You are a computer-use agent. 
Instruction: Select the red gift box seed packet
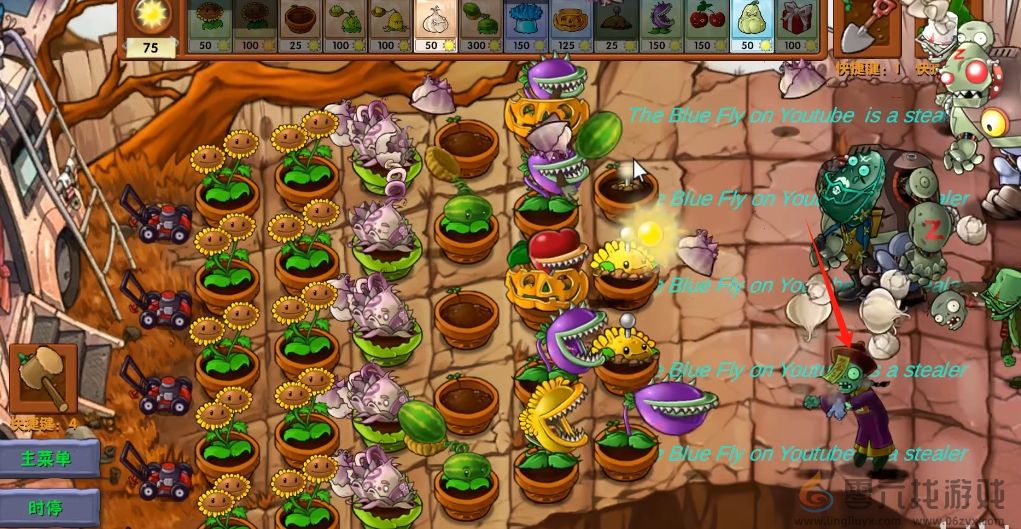794,25
